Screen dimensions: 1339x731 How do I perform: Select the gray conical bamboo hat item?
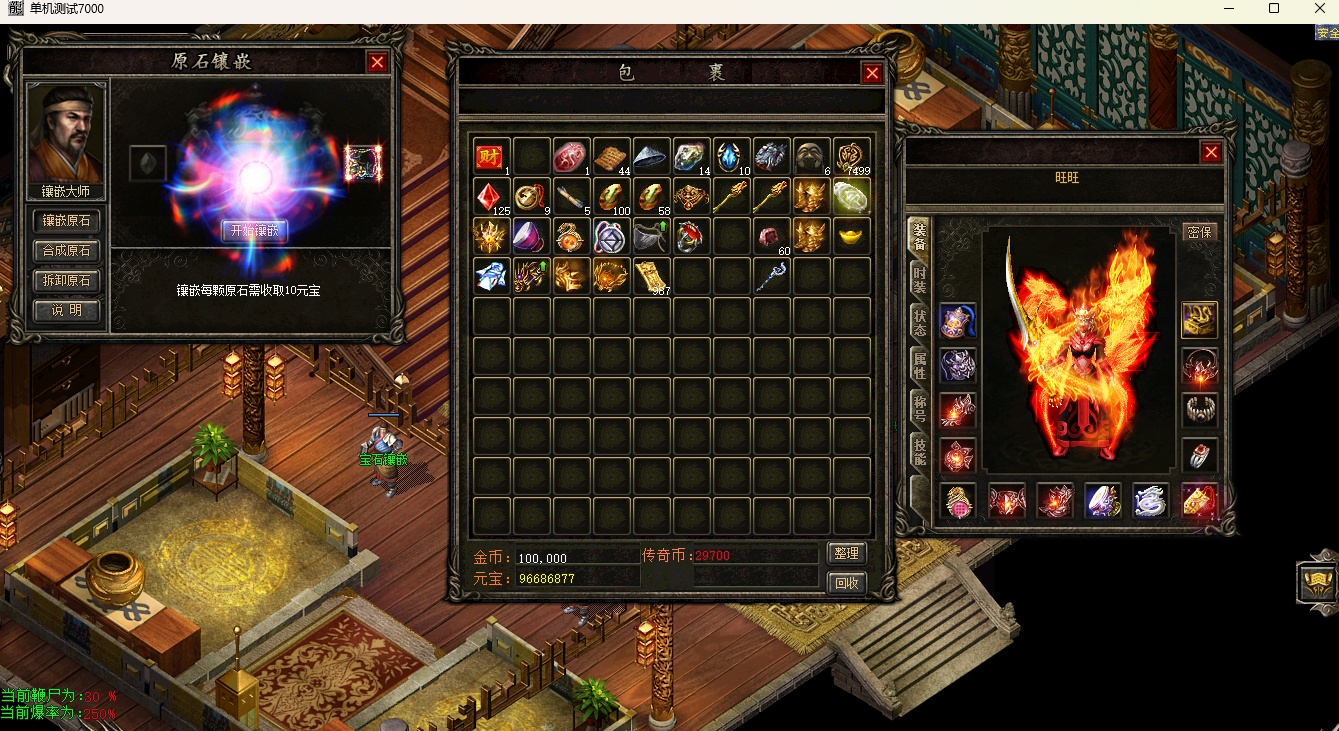(651, 156)
